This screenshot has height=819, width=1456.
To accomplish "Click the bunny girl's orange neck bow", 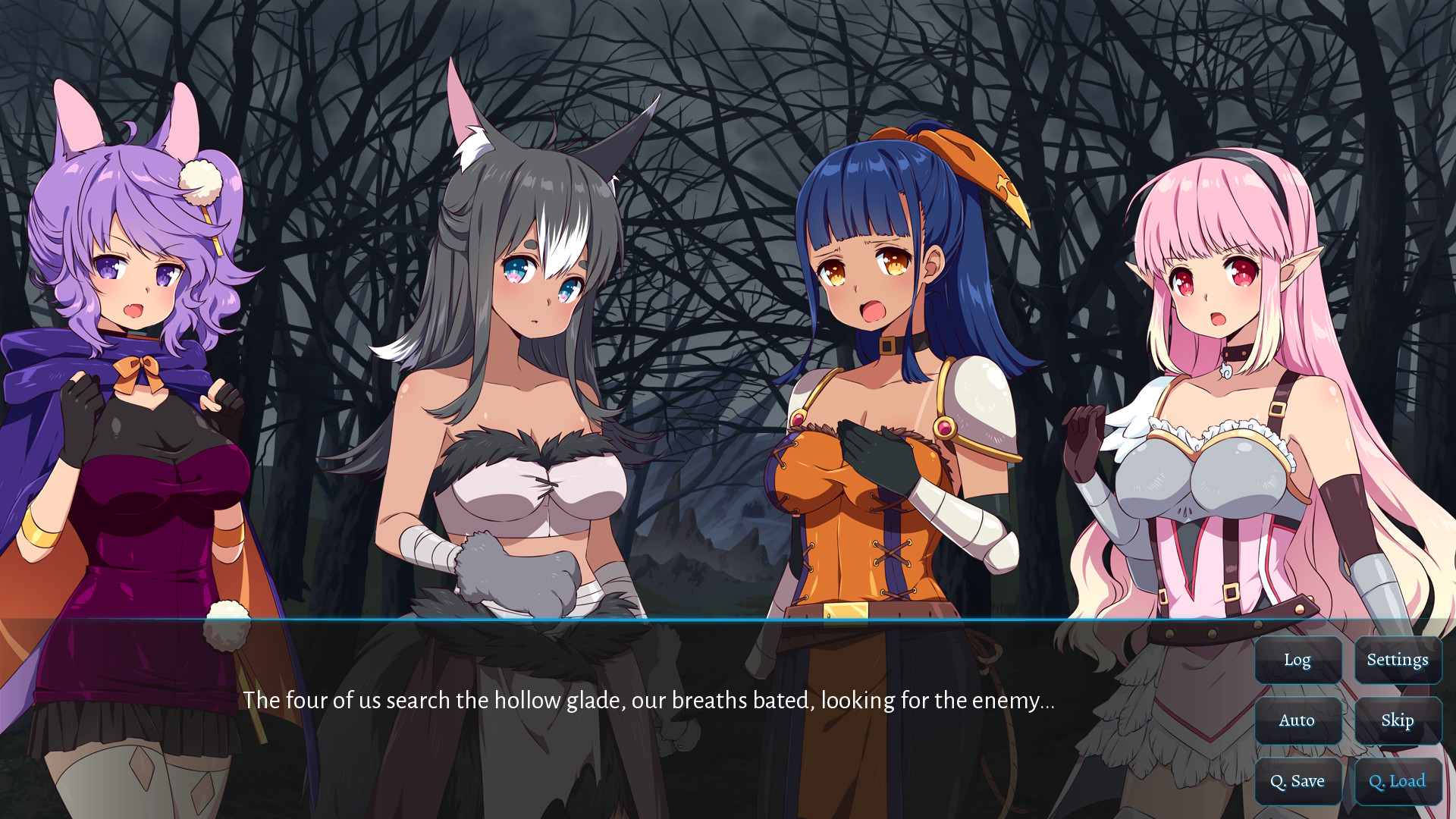I will tap(139, 372).
